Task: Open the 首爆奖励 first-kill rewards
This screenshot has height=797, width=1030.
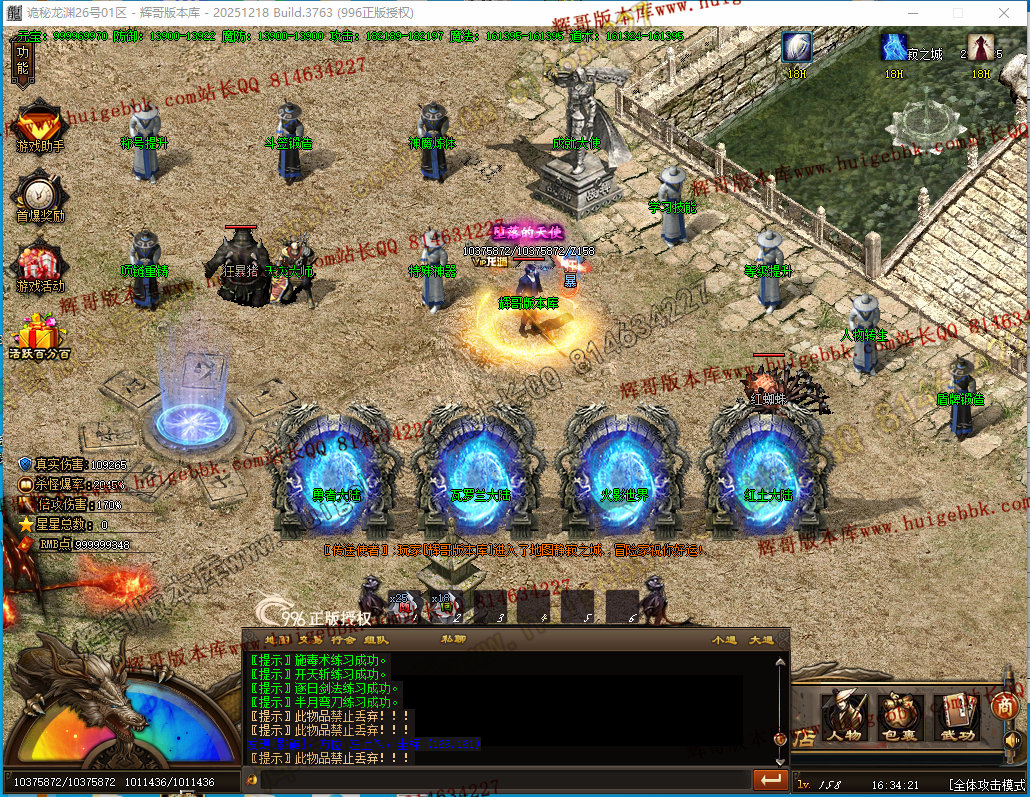Action: point(40,195)
